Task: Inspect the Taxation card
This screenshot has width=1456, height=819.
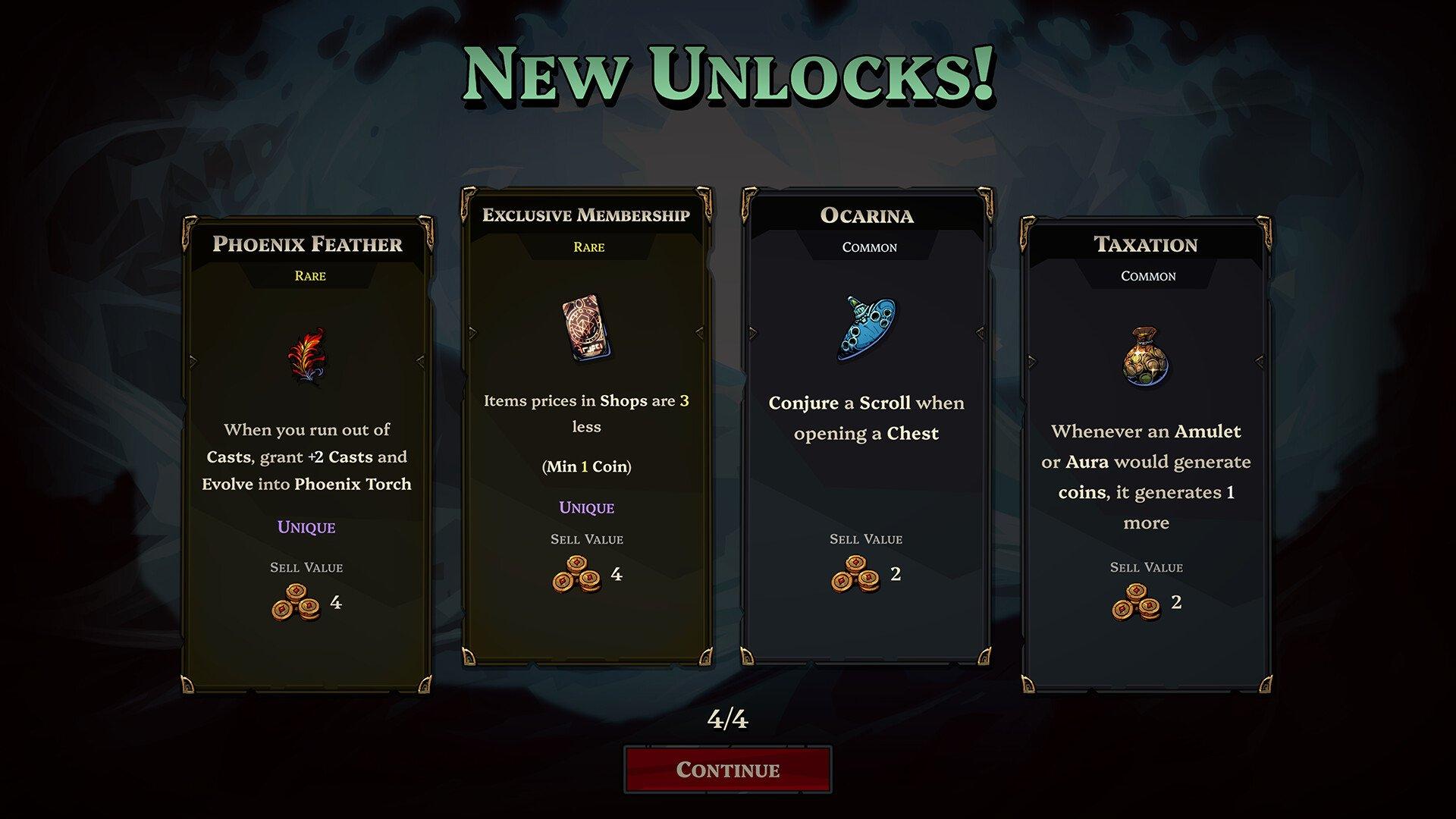Action: tap(1146, 455)
